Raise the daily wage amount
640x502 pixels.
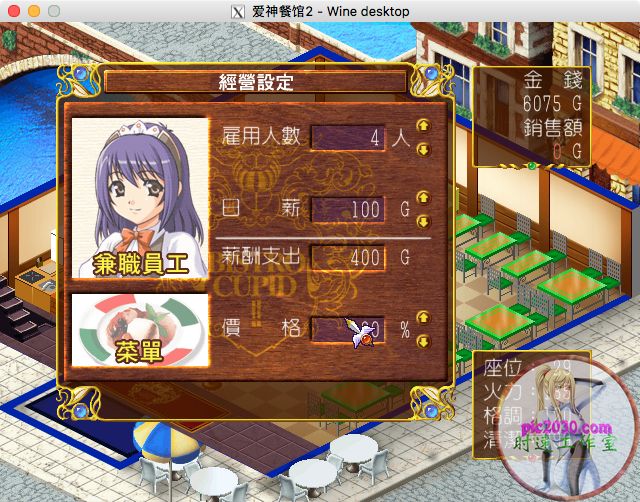pos(422,198)
